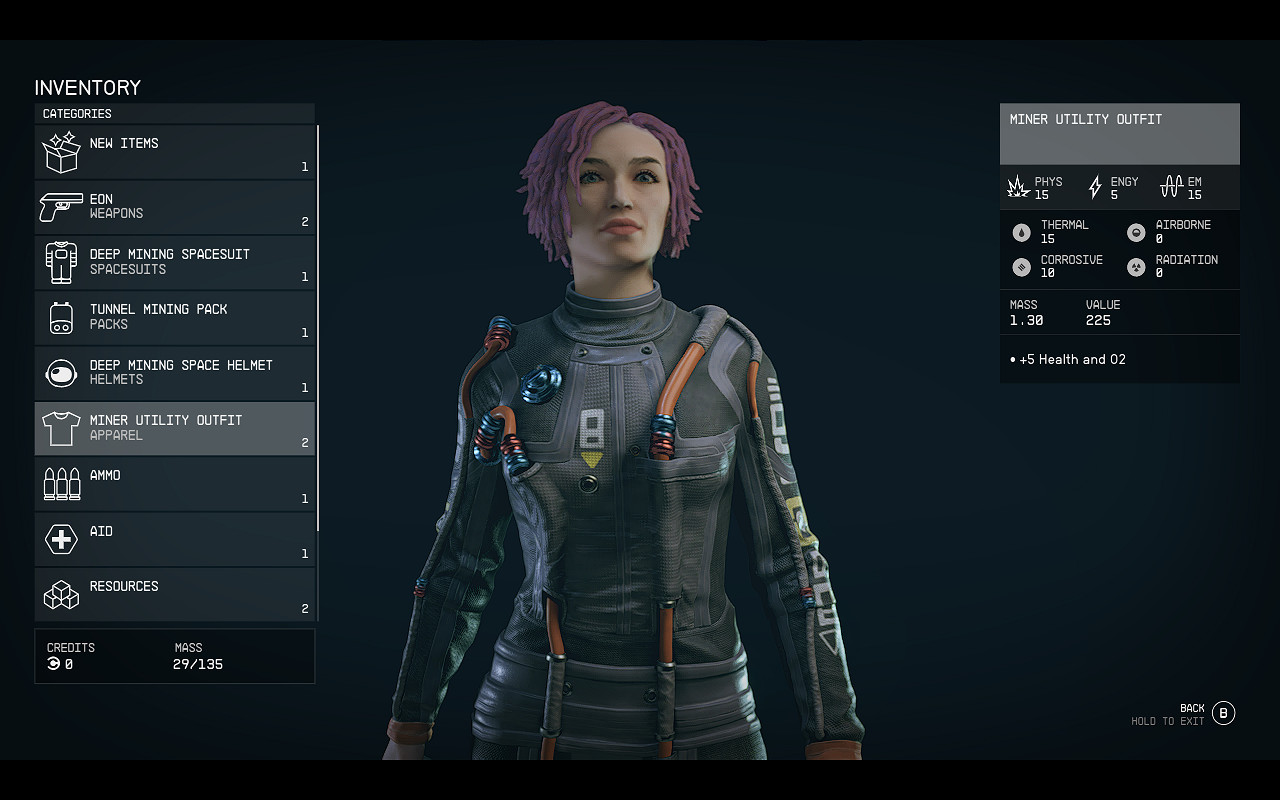The width and height of the screenshot is (1280, 800).
Task: Click the Ammo bullets icon
Action: (61, 483)
